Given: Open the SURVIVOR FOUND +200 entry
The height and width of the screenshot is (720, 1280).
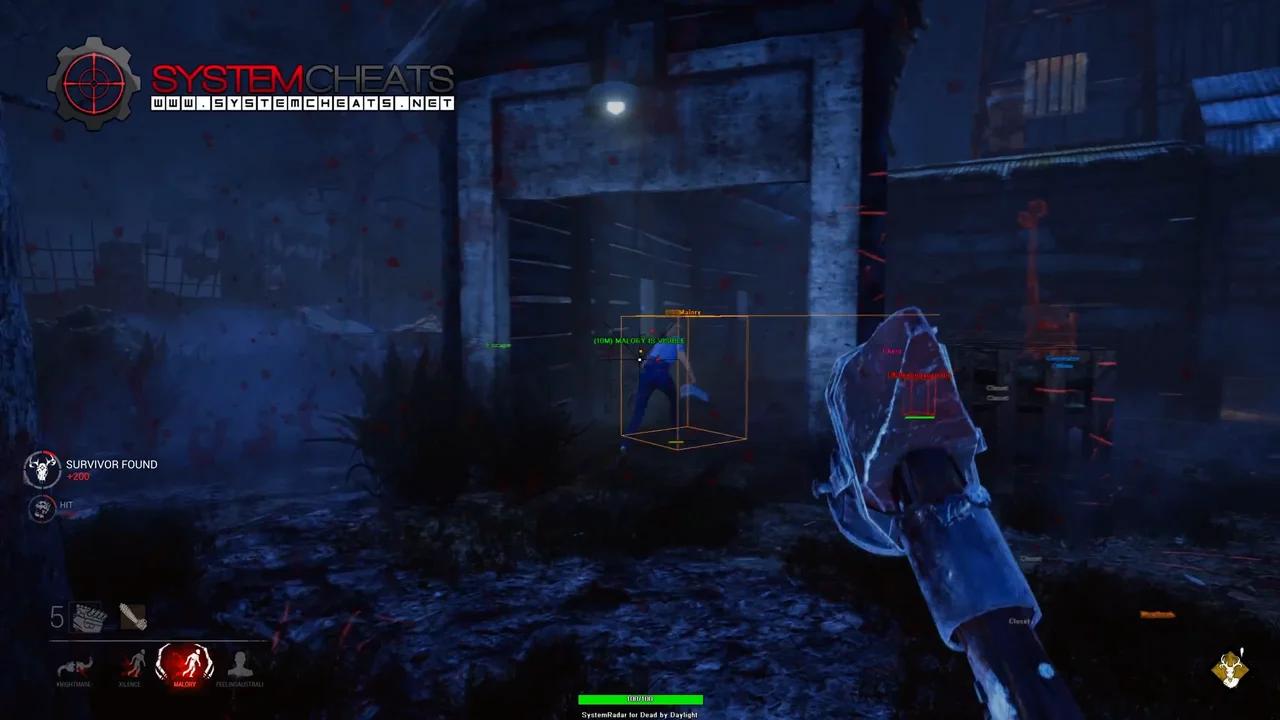Looking at the screenshot, I should 110,469.
